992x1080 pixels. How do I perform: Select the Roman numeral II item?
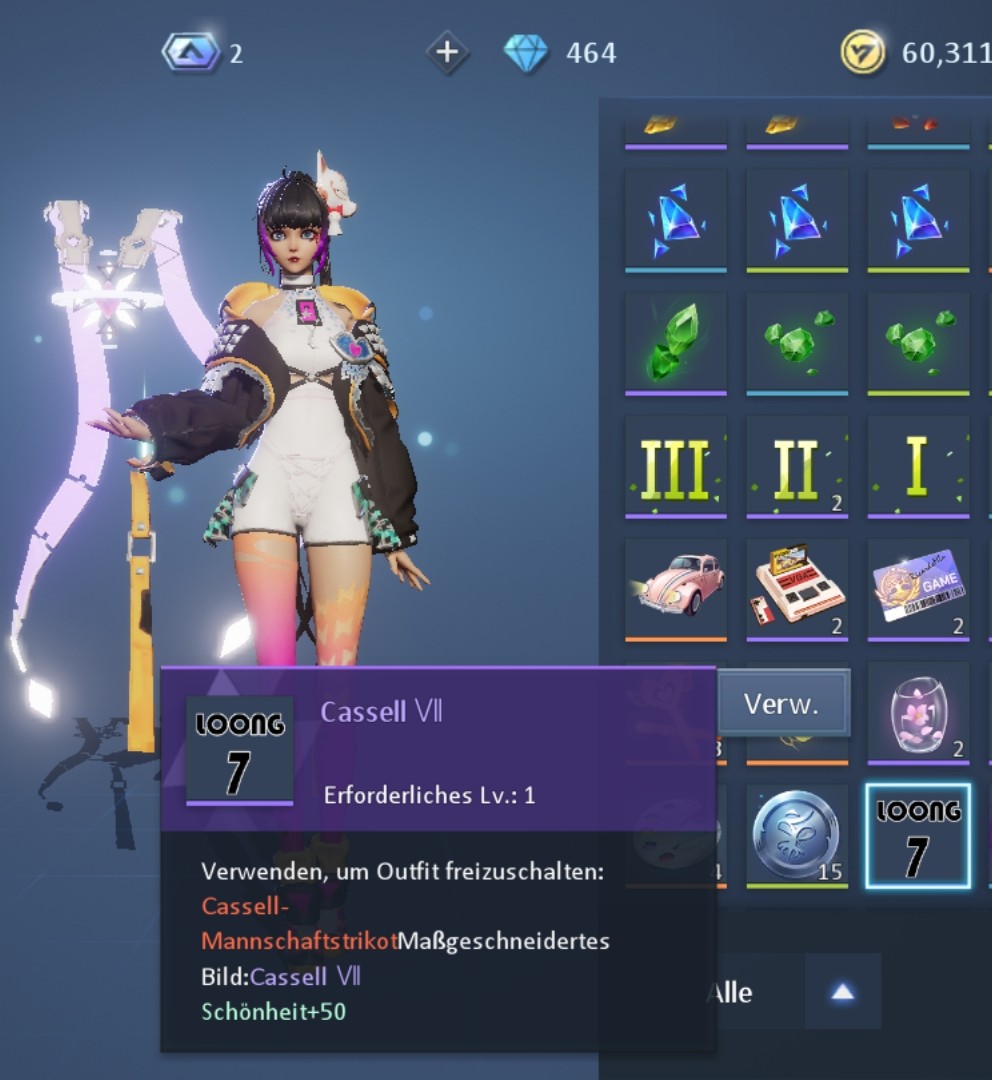pyautogui.click(x=796, y=466)
